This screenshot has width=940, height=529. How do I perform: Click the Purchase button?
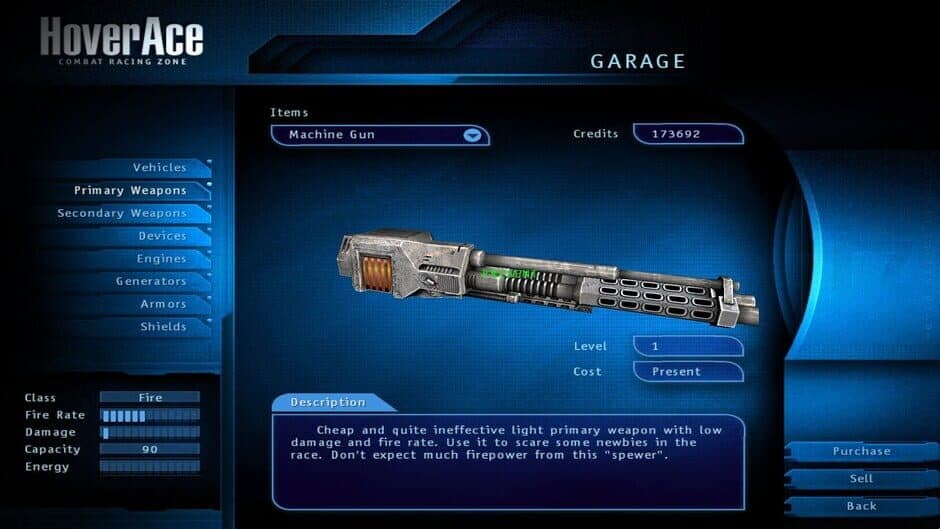pos(861,452)
